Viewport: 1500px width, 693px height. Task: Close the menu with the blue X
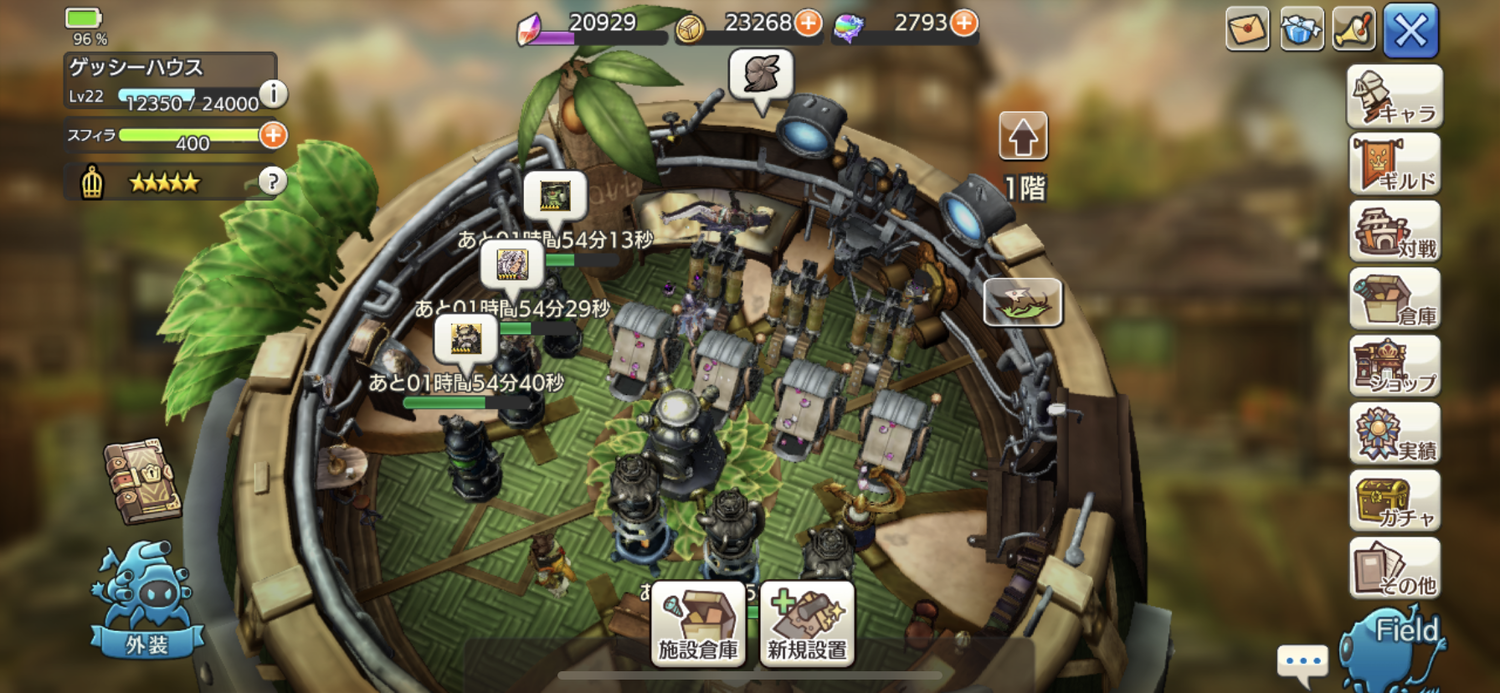pyautogui.click(x=1410, y=30)
